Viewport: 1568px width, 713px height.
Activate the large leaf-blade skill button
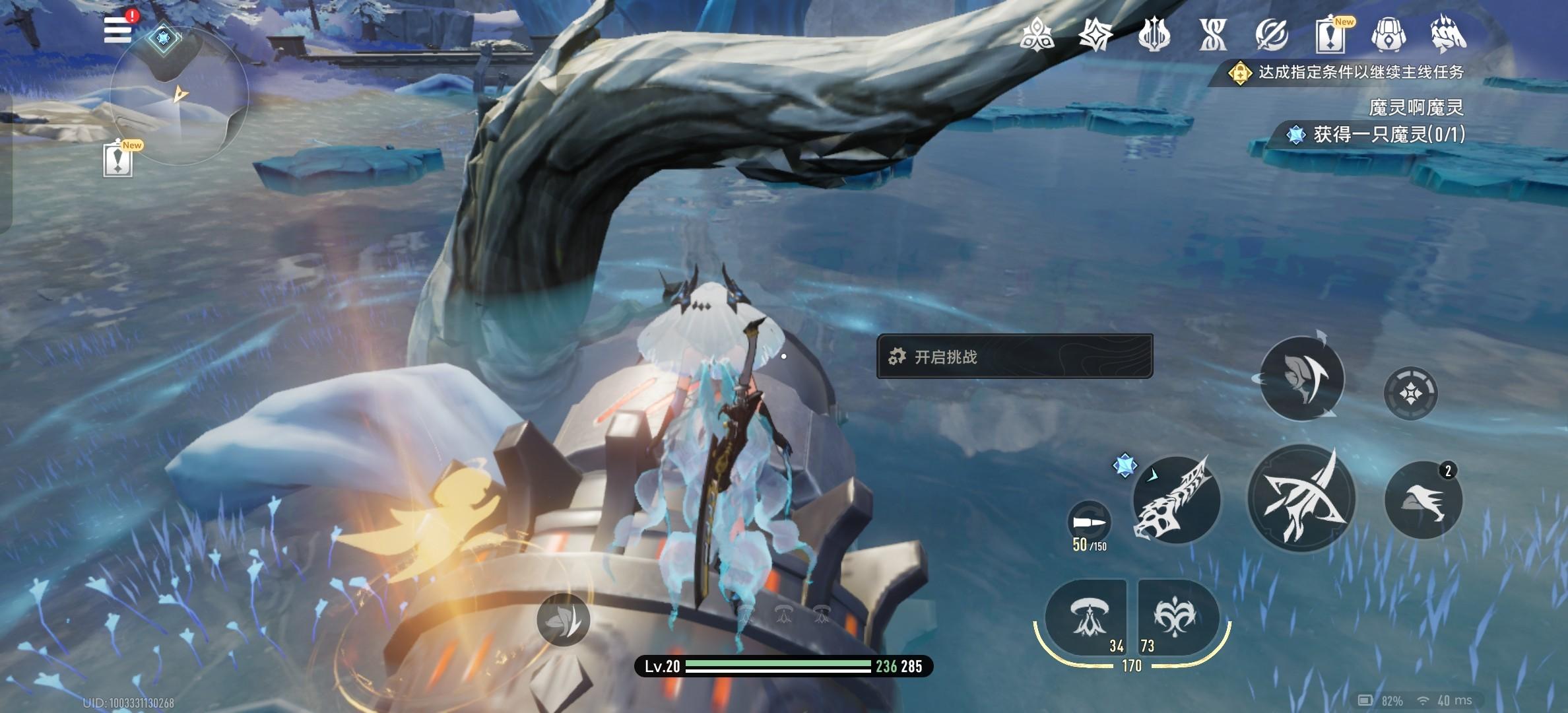click(x=1301, y=379)
